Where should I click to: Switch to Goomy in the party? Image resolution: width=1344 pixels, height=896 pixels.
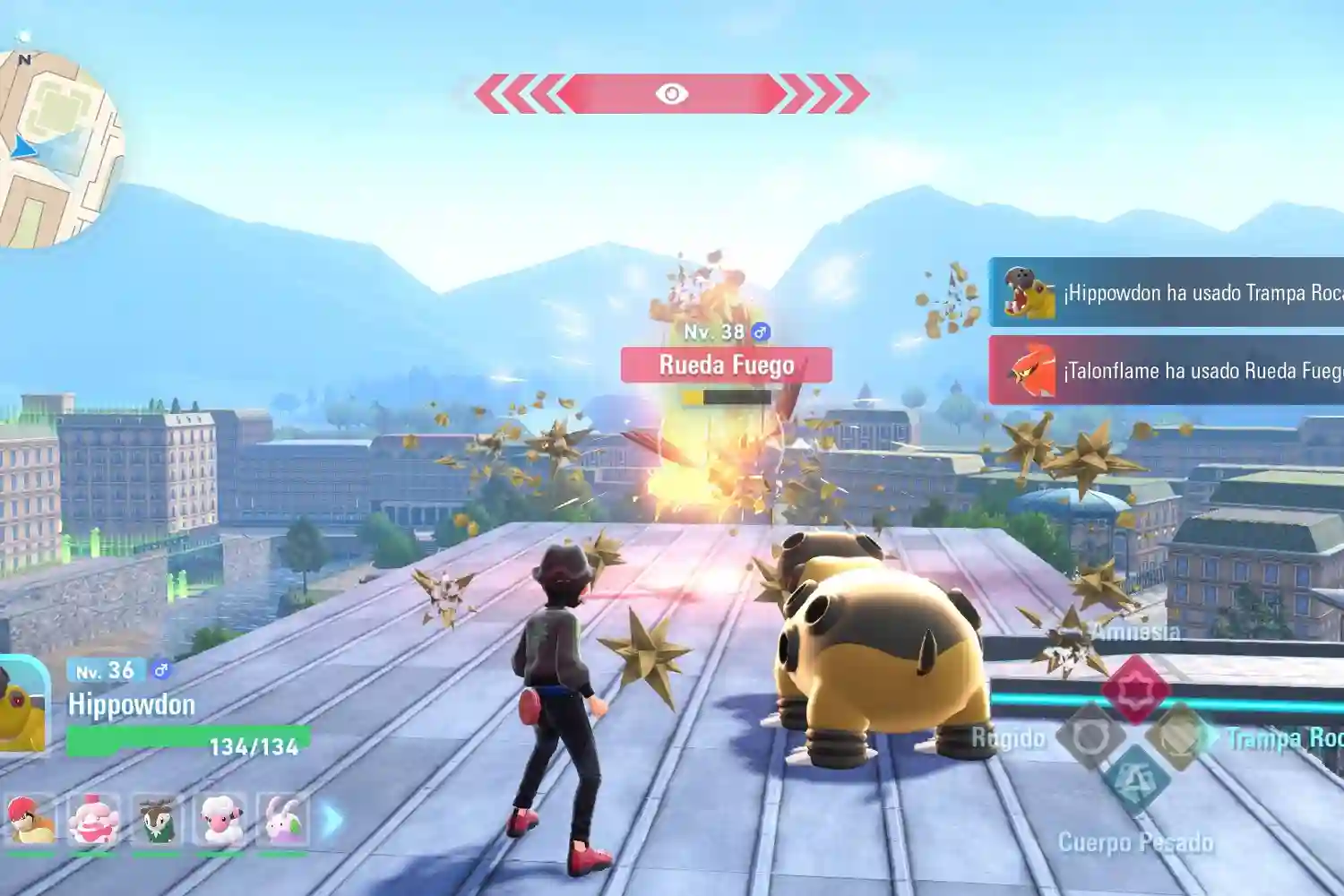coord(283,820)
